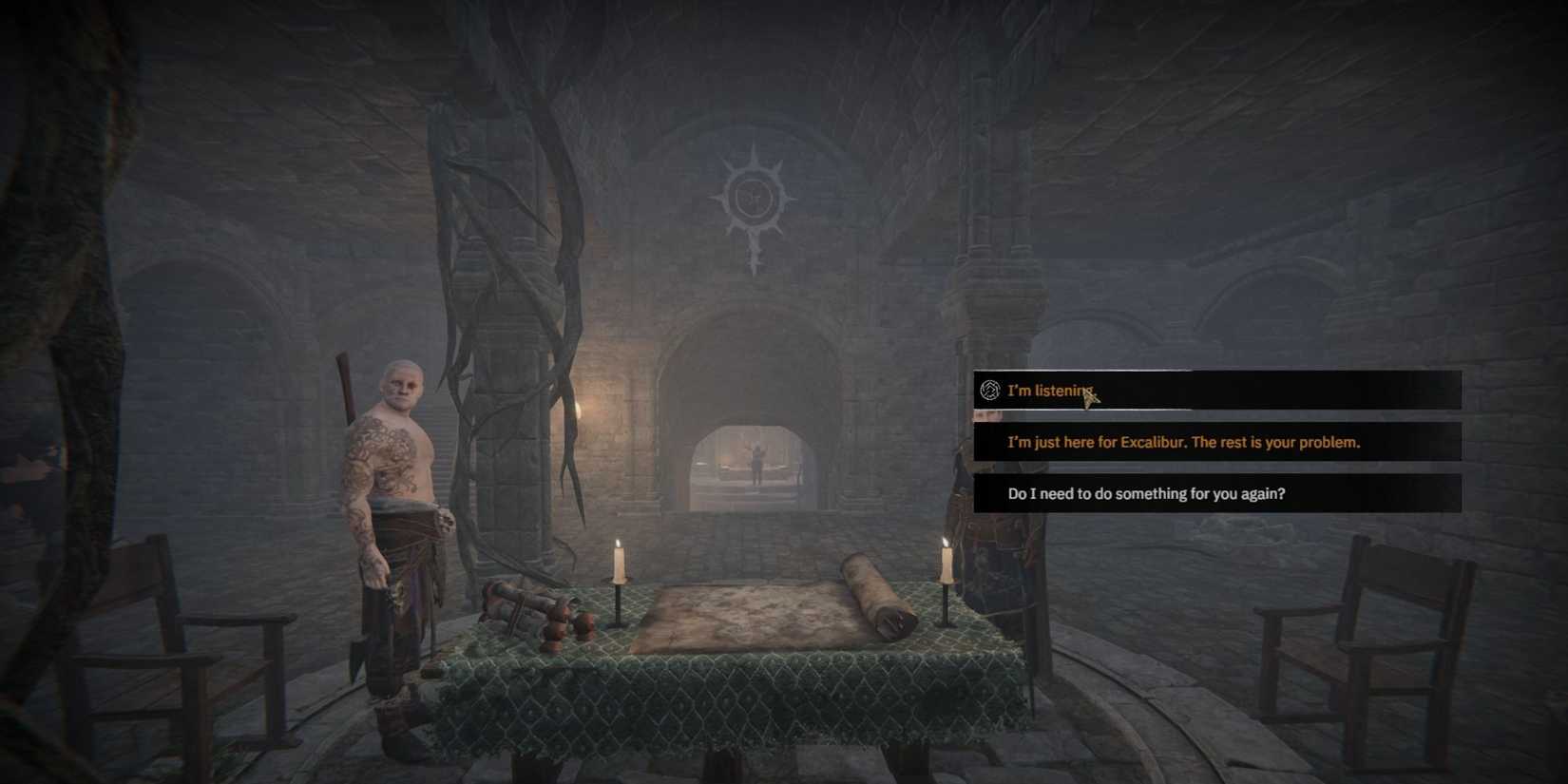Click the glowing wall torch
Screen dimensions: 1568x784
pyautogui.click(x=577, y=409)
